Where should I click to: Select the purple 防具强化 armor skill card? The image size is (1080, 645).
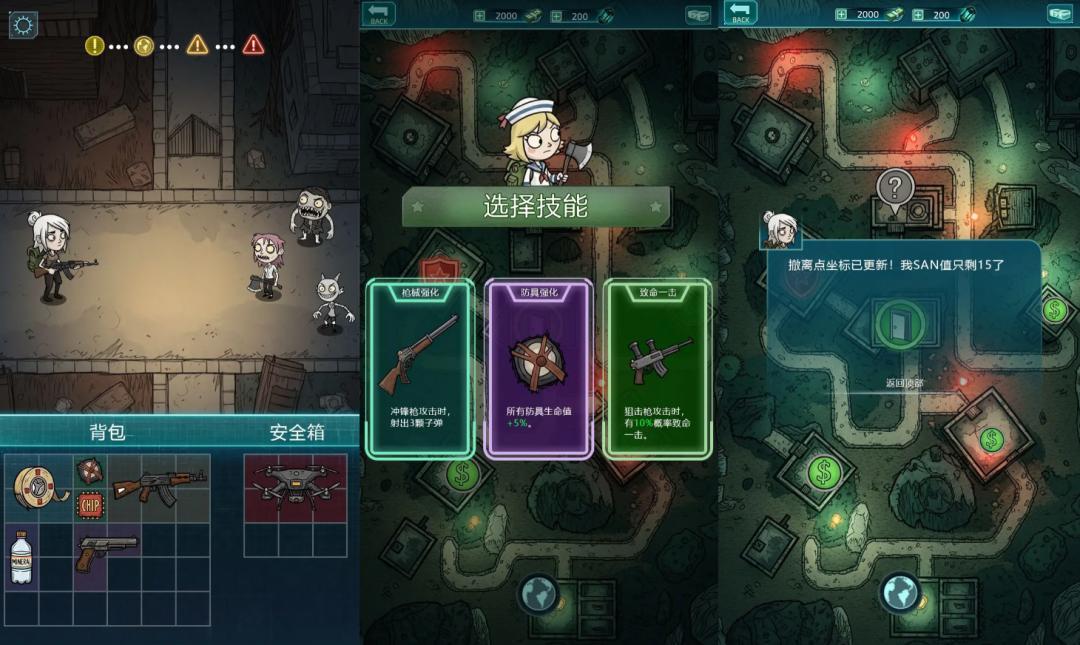point(538,368)
